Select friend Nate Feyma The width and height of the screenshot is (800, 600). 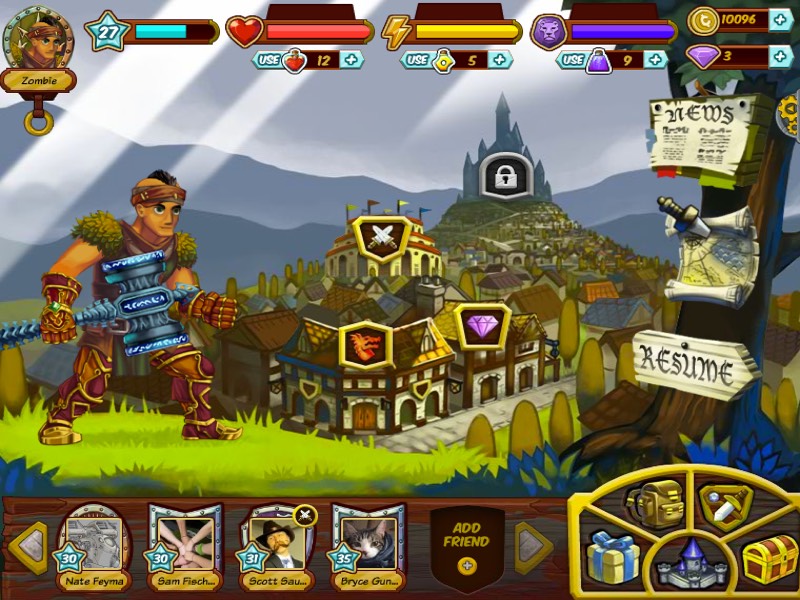pos(94,547)
